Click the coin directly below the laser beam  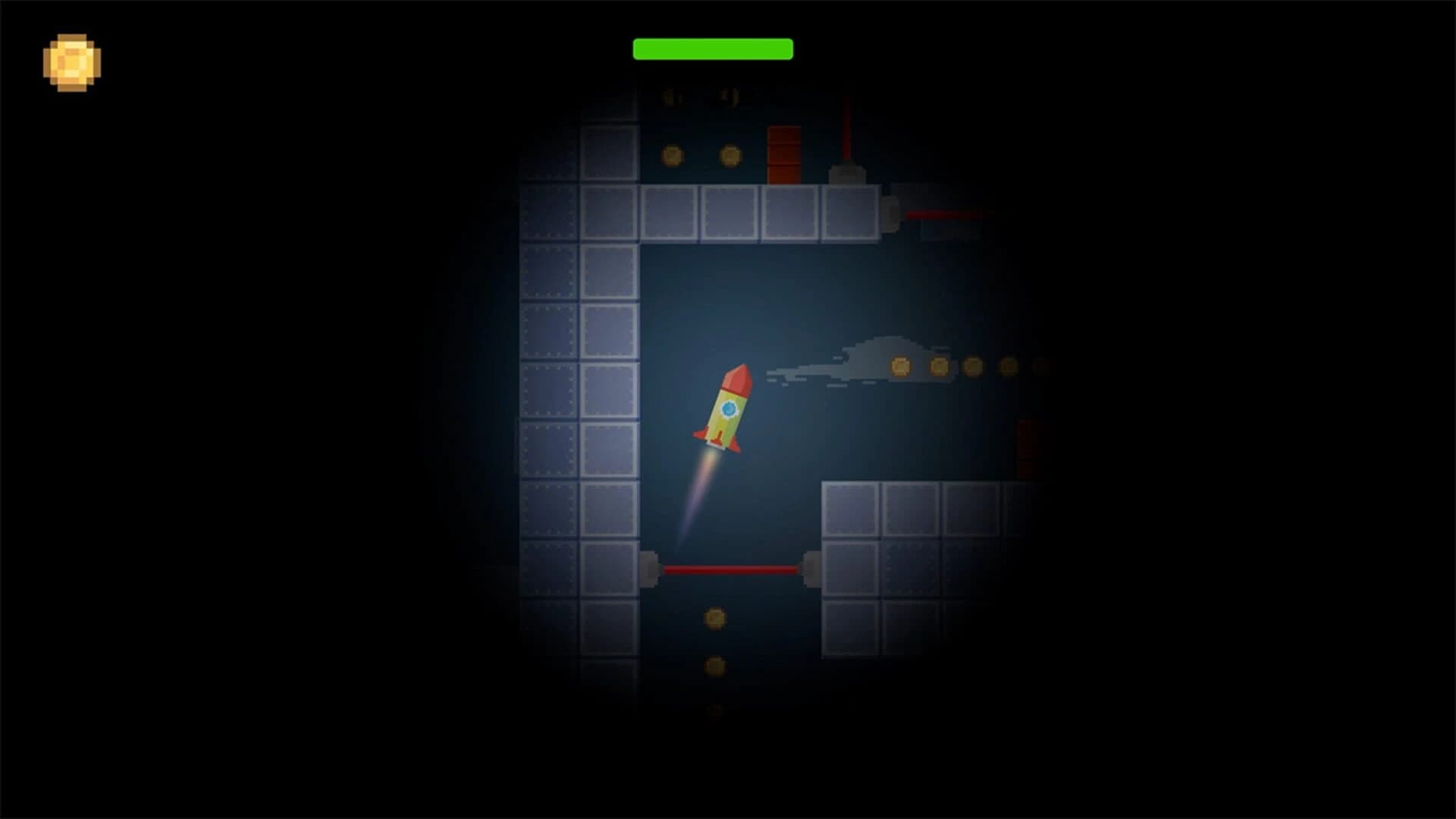tap(715, 617)
